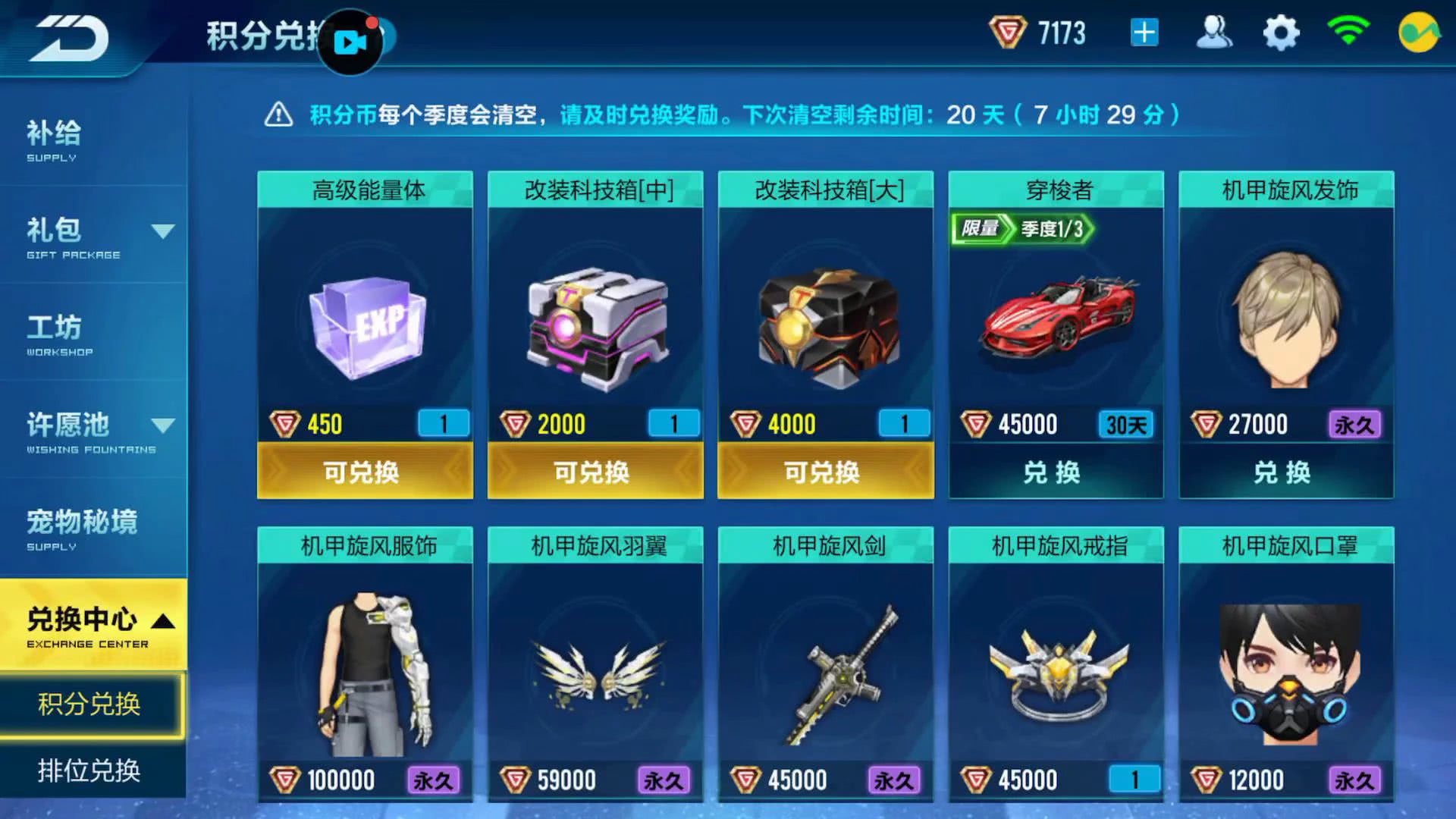This screenshot has height=819, width=1456.
Task: Click the screen recording camera icon
Action: (350, 43)
